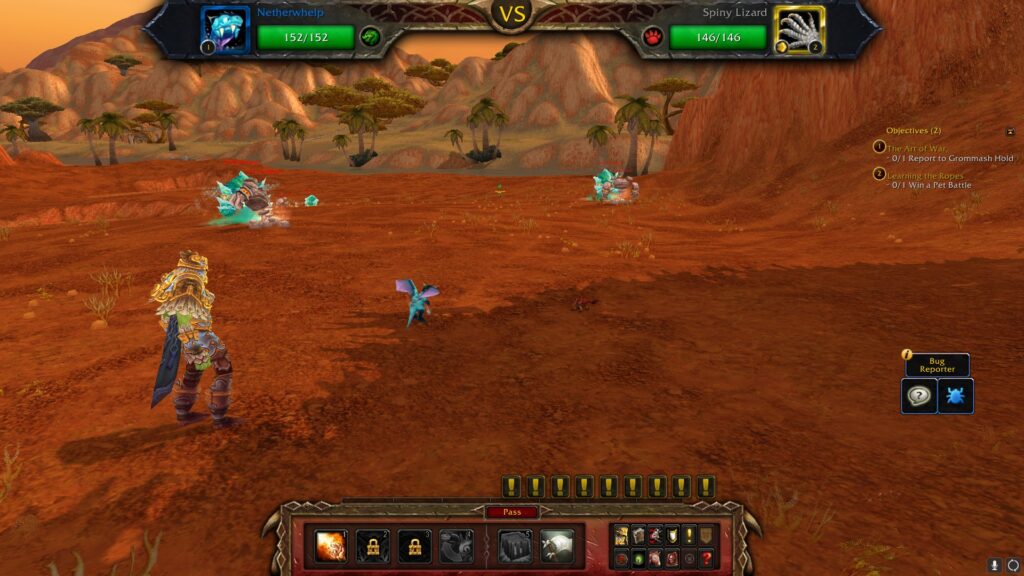The image size is (1024, 576).
Task: Collapse the Objectives tracker
Action: click(1010, 131)
